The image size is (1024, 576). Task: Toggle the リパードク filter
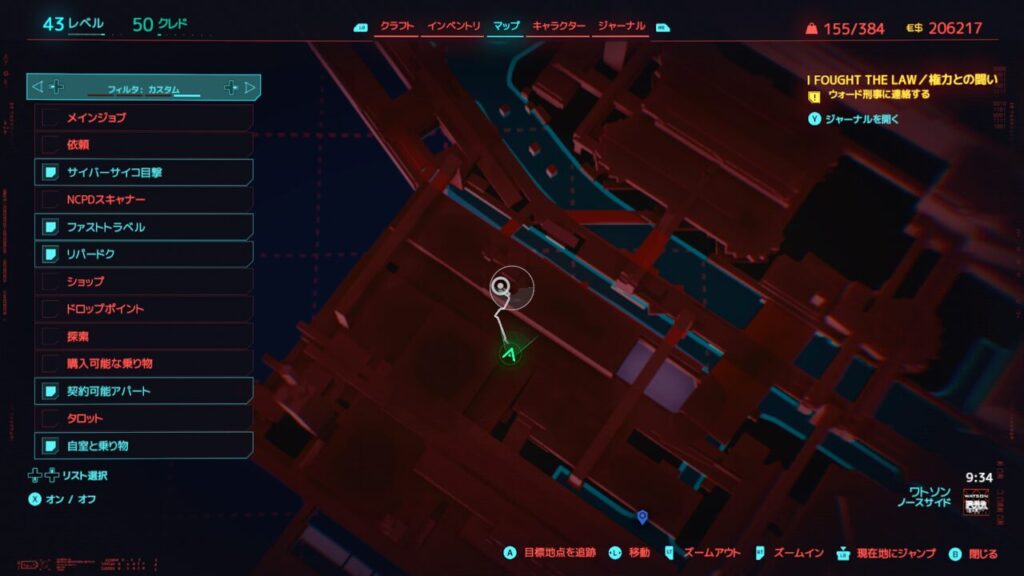coord(144,254)
